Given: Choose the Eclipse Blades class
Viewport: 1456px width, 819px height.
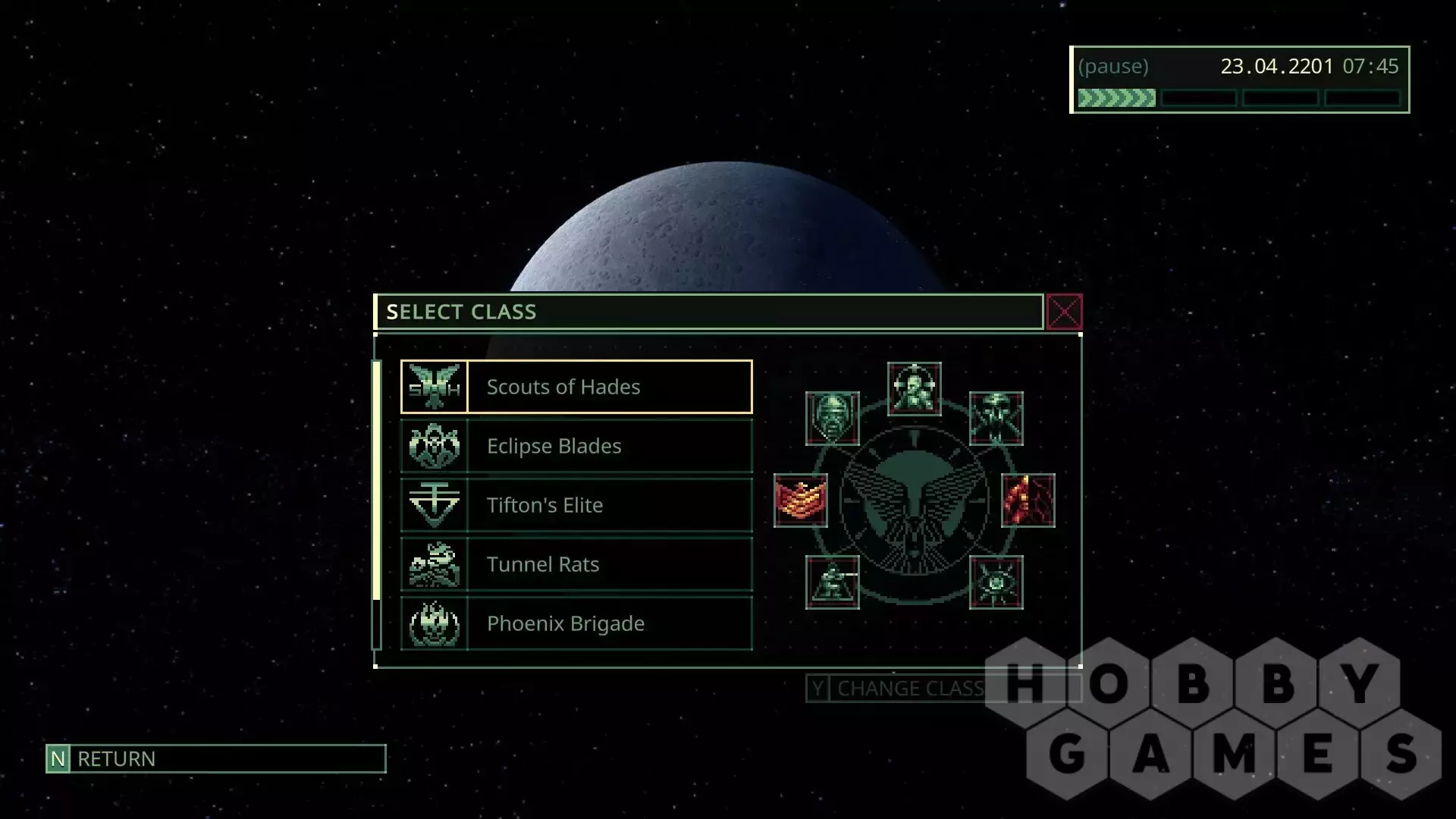Looking at the screenshot, I should click(576, 446).
